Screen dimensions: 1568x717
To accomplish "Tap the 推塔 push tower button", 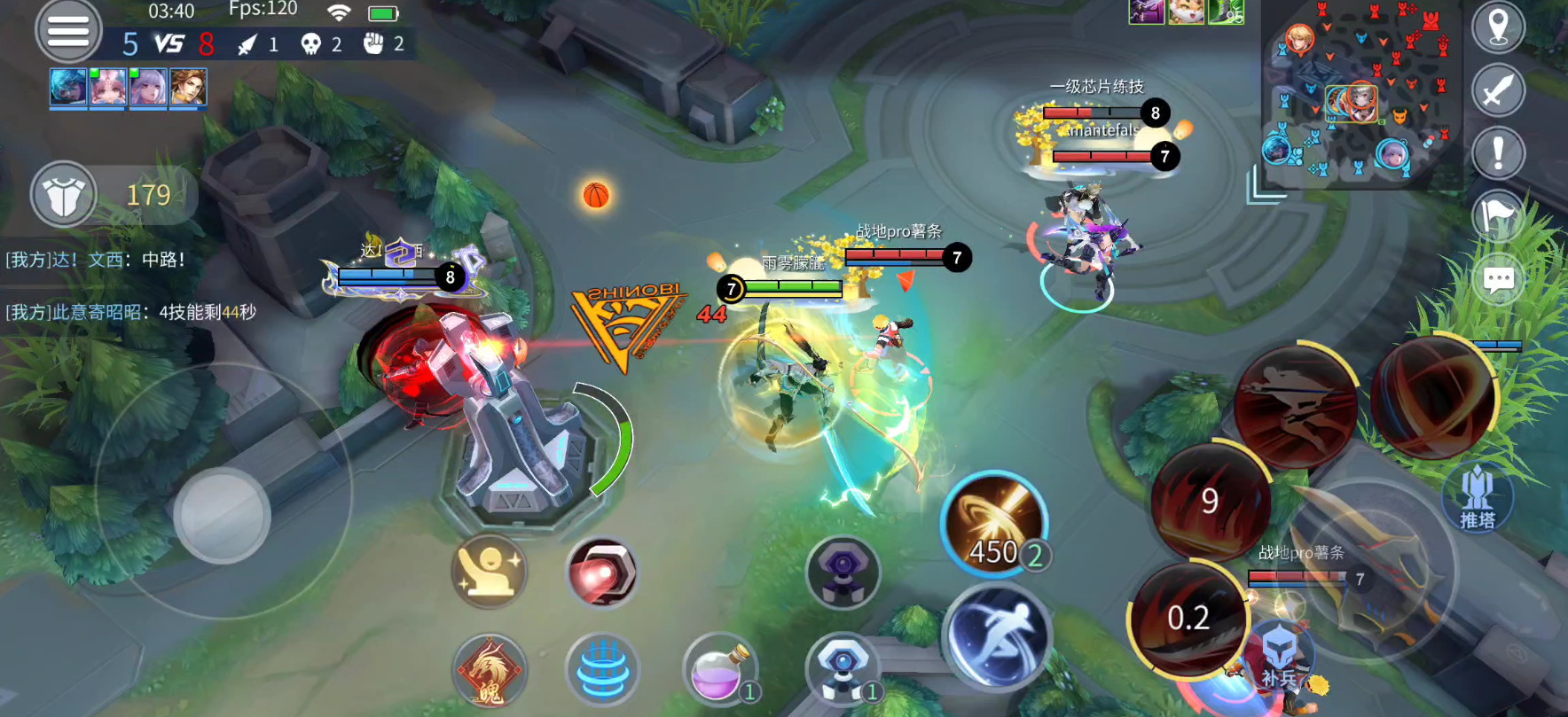I will 1477,499.
